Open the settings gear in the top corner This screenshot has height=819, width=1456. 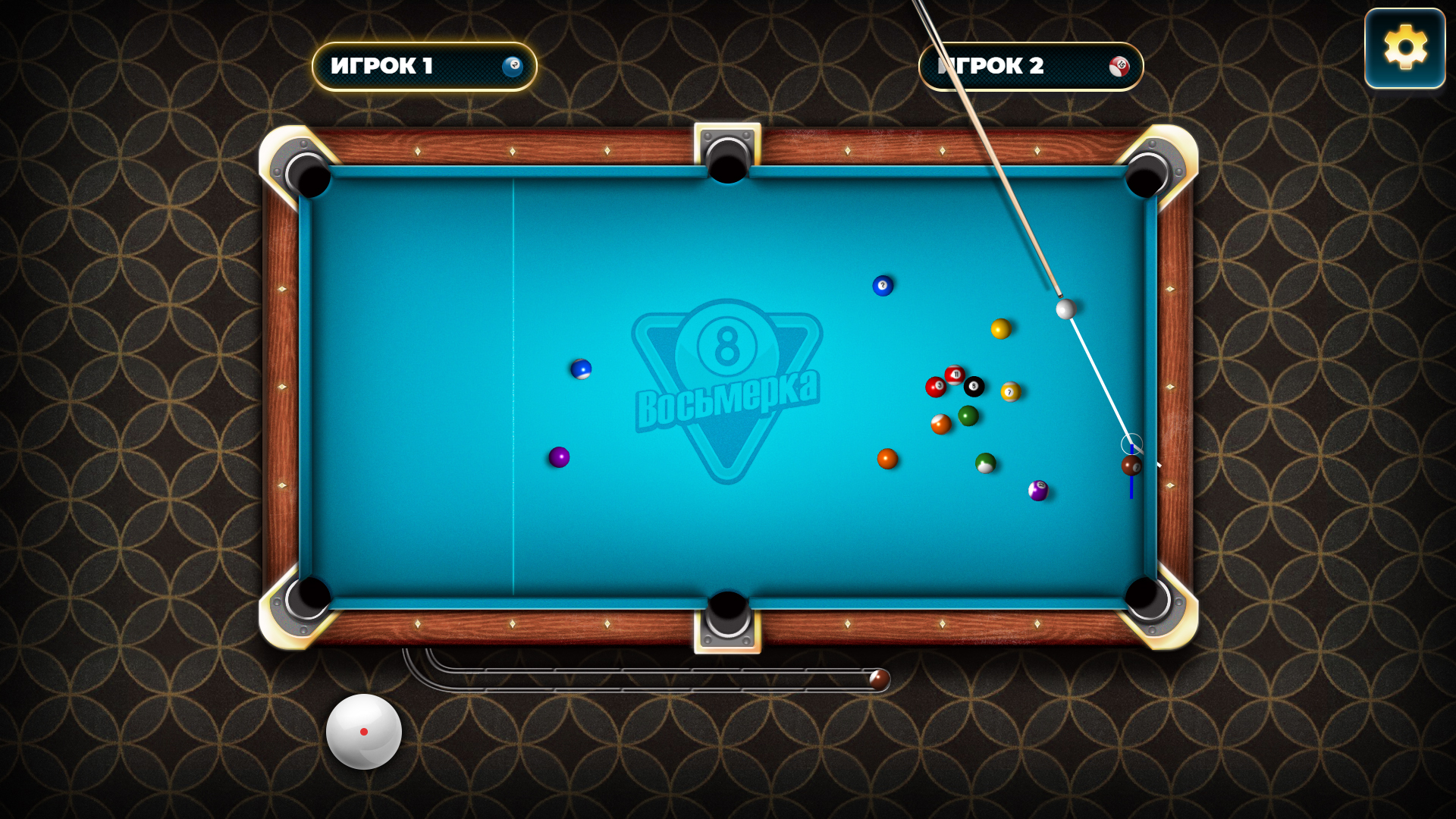tap(1405, 49)
